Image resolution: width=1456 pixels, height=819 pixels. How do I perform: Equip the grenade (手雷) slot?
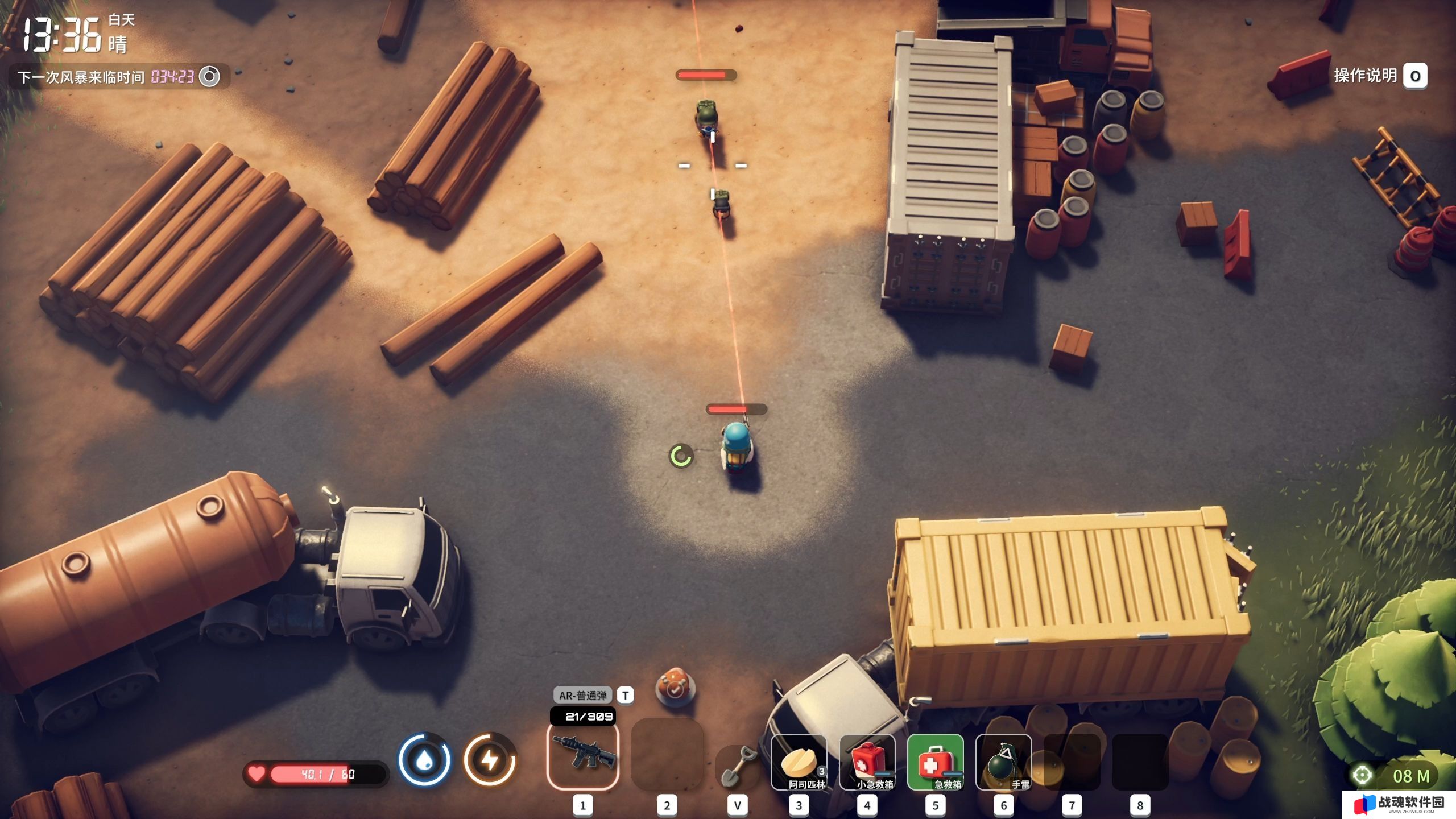click(1004, 762)
